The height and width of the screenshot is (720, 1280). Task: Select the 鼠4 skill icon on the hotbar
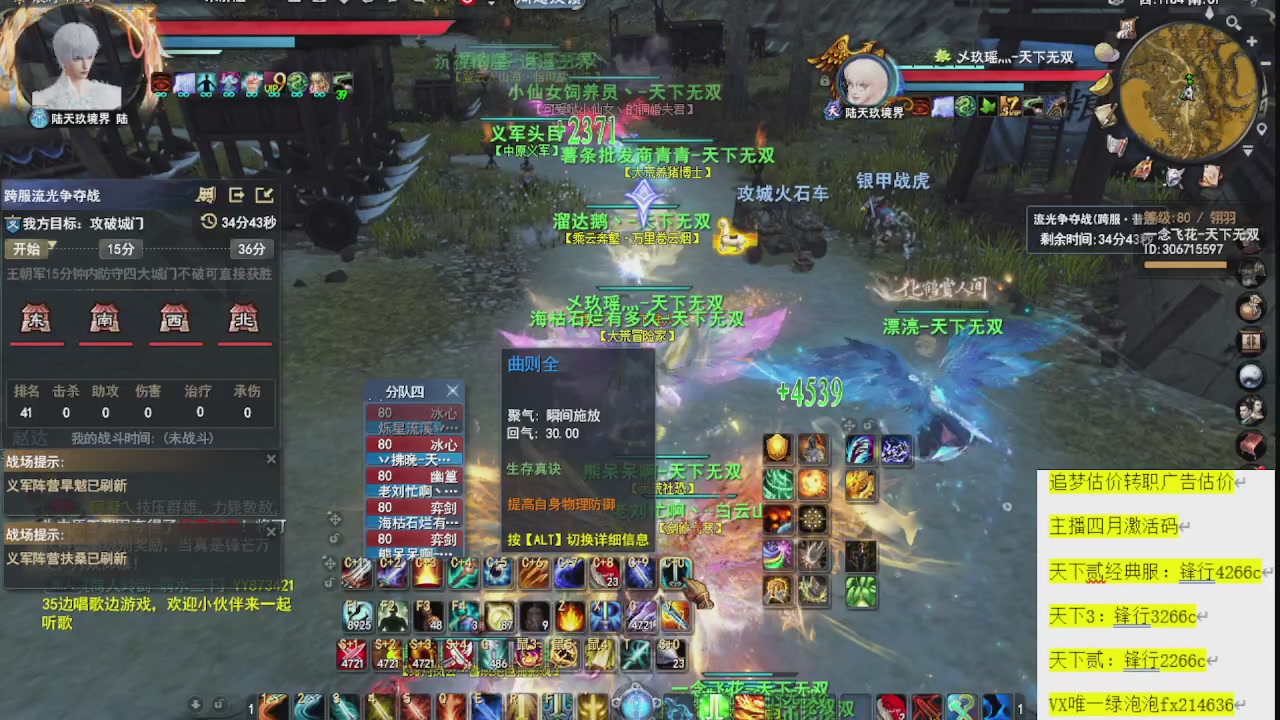coord(598,653)
